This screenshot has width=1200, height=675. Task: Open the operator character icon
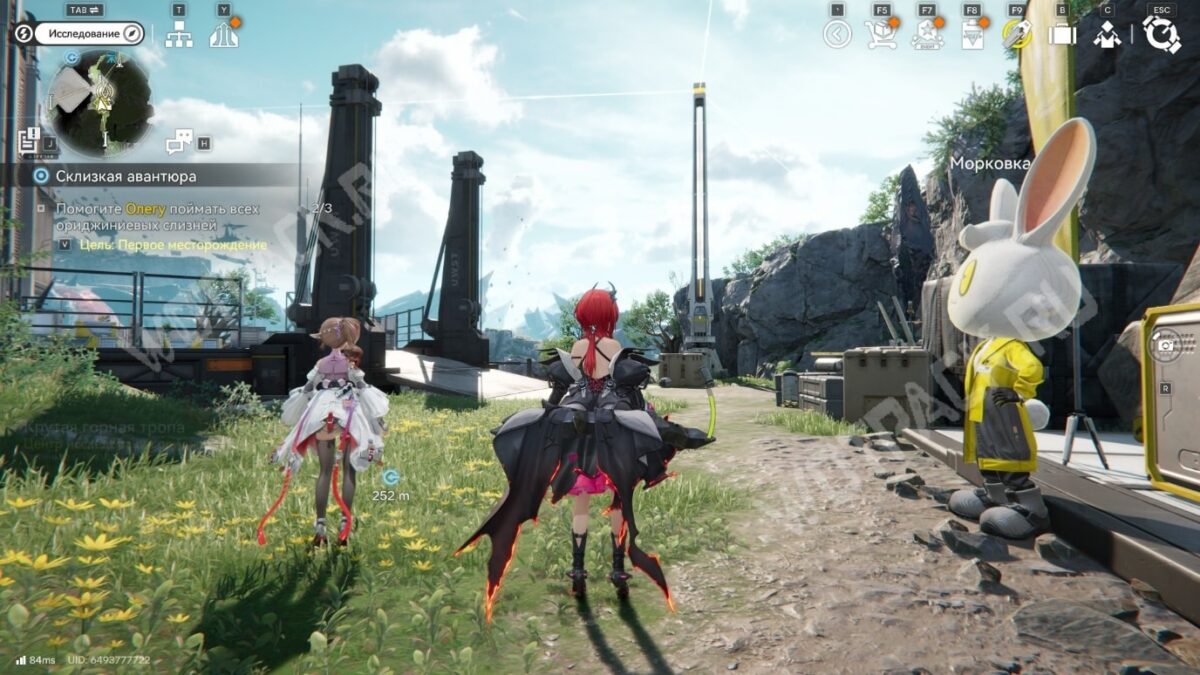click(1106, 34)
